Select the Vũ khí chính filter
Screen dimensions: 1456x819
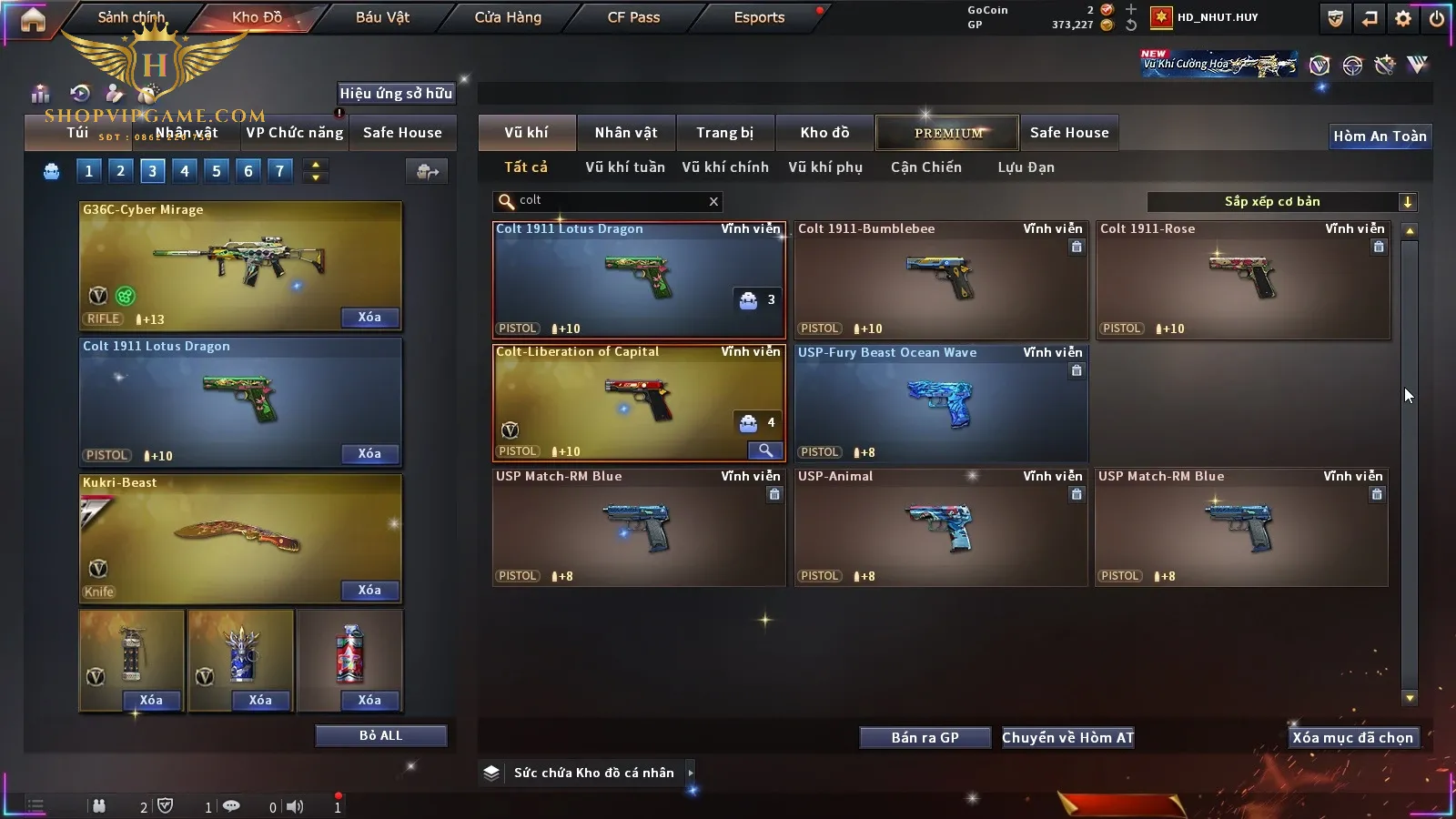[724, 167]
